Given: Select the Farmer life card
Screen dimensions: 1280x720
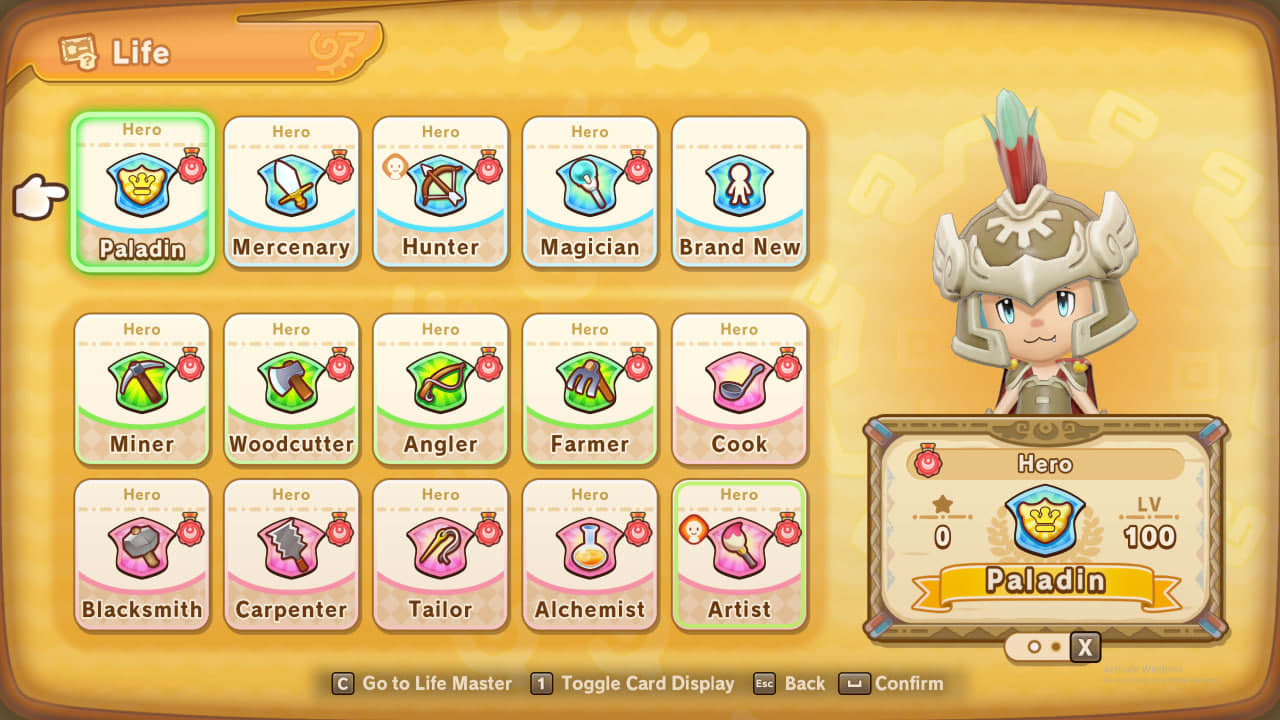Looking at the screenshot, I should point(590,389).
